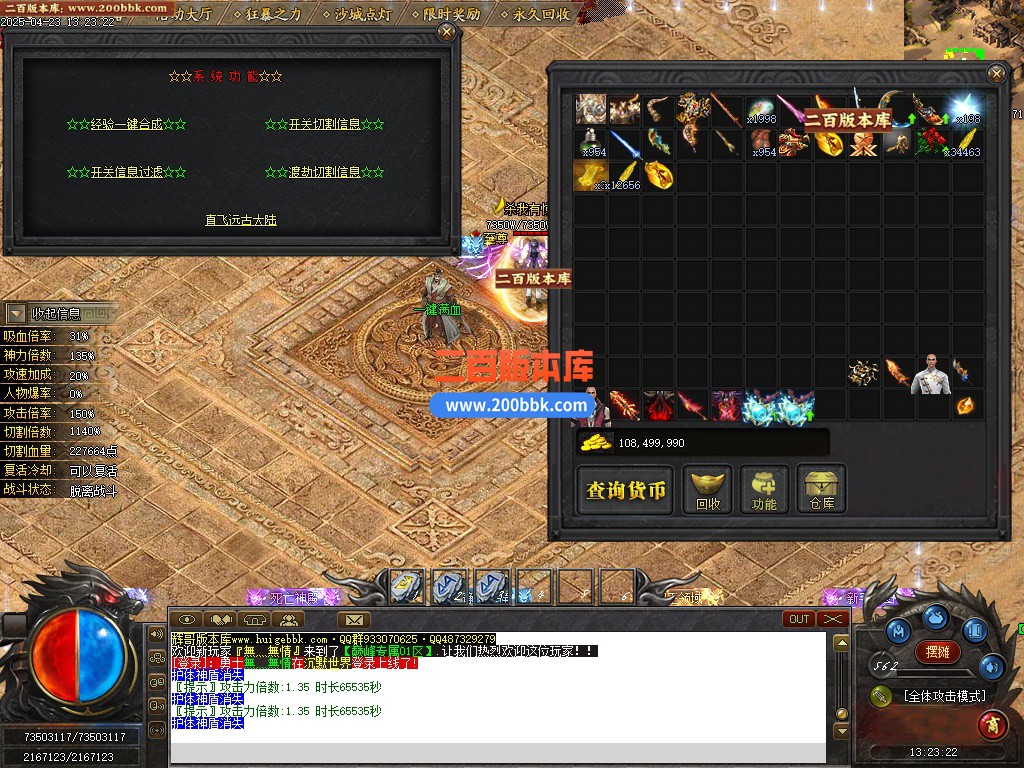This screenshot has height=768, width=1024.
Task: Open the 查询货币 currency query
Action: [626, 491]
